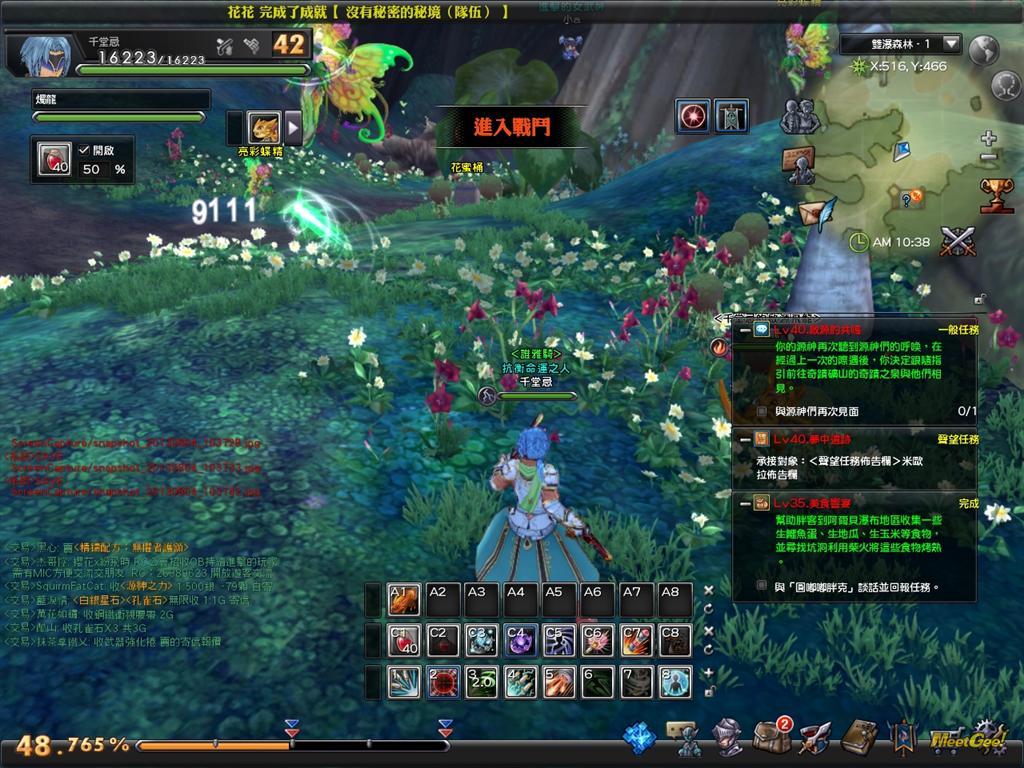Open the brown book journal icon

pyautogui.click(x=858, y=737)
